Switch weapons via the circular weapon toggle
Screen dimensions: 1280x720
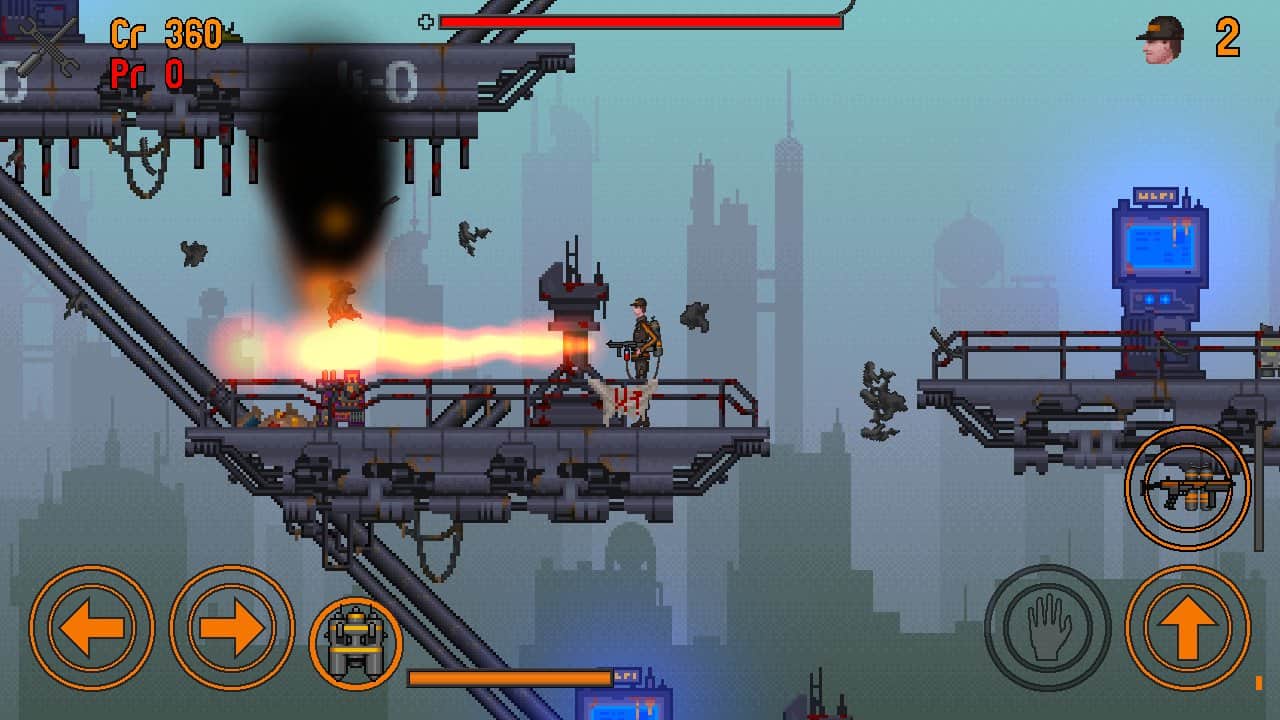[x=1188, y=489]
